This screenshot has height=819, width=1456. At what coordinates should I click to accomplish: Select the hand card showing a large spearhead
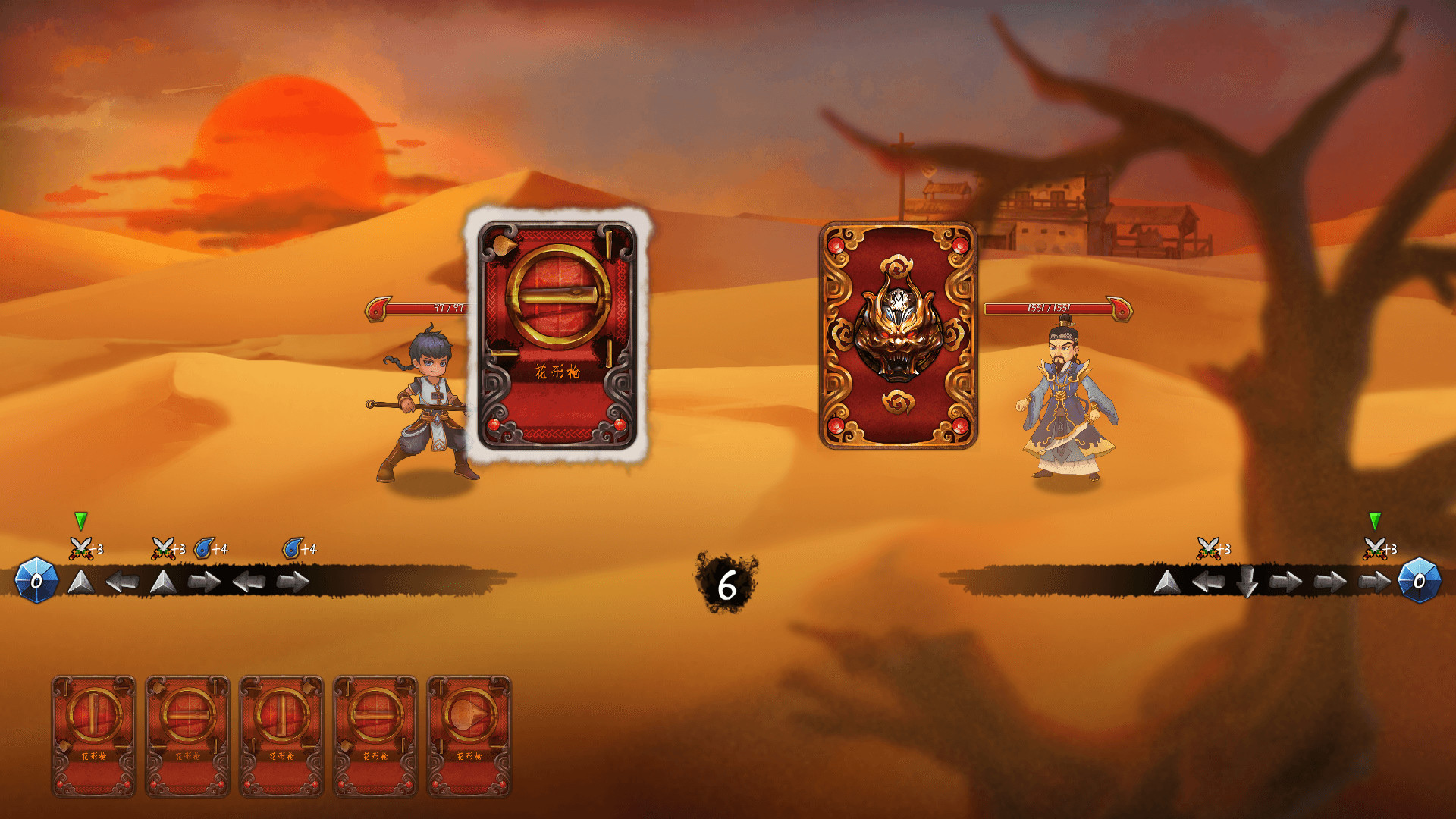point(469,736)
